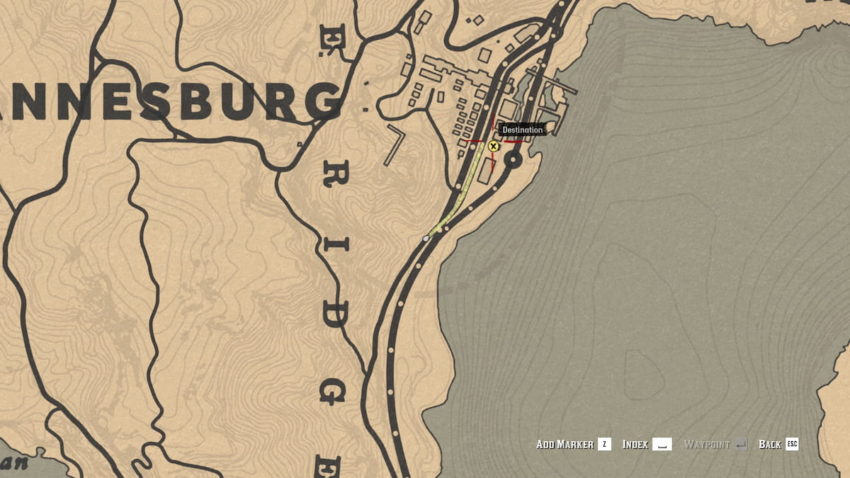Select the yellow Destination map marker
Viewport: 850px width, 478px height.
click(x=493, y=146)
